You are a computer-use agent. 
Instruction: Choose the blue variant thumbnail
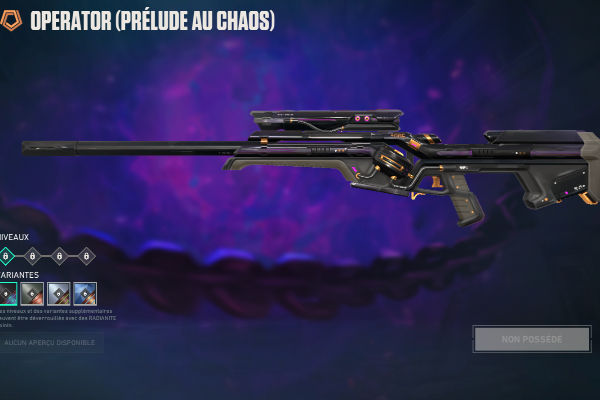85,293
